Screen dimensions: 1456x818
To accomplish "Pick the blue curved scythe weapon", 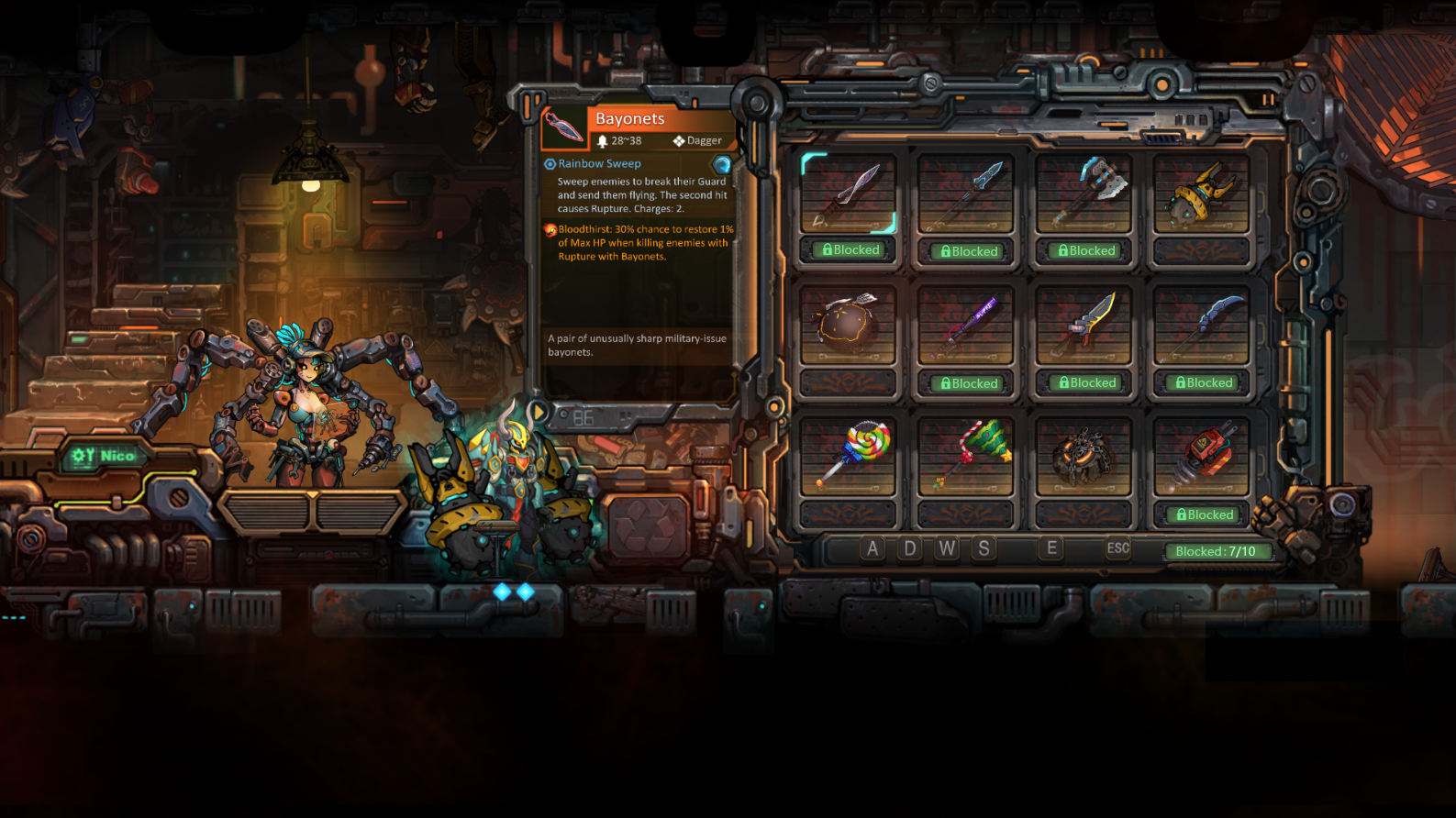I will coord(1201,325).
